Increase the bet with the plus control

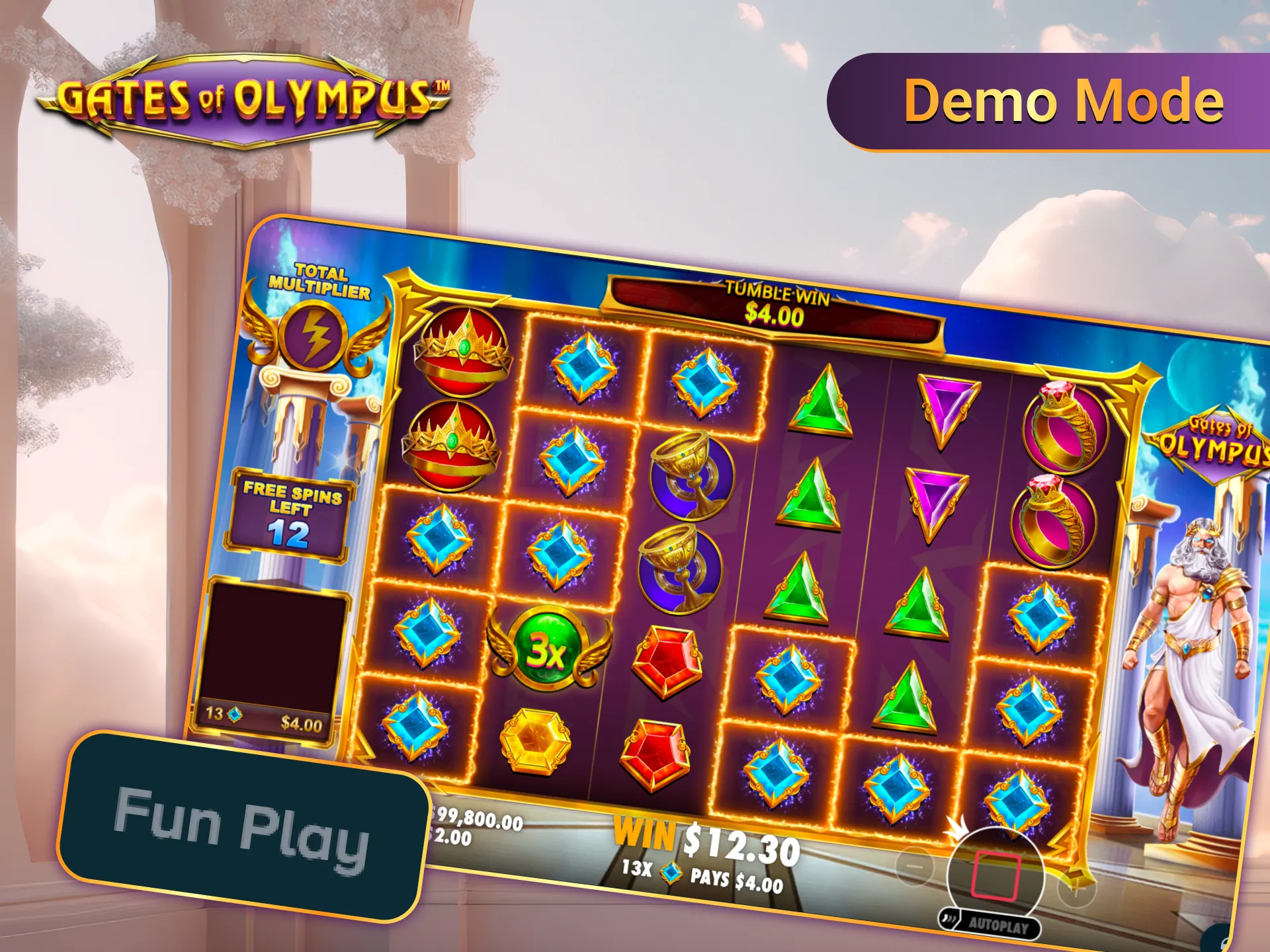tap(1076, 890)
